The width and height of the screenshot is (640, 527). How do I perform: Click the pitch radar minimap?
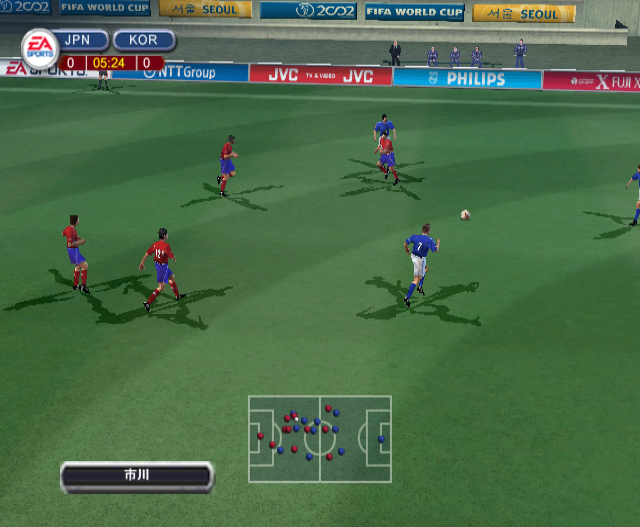320,439
